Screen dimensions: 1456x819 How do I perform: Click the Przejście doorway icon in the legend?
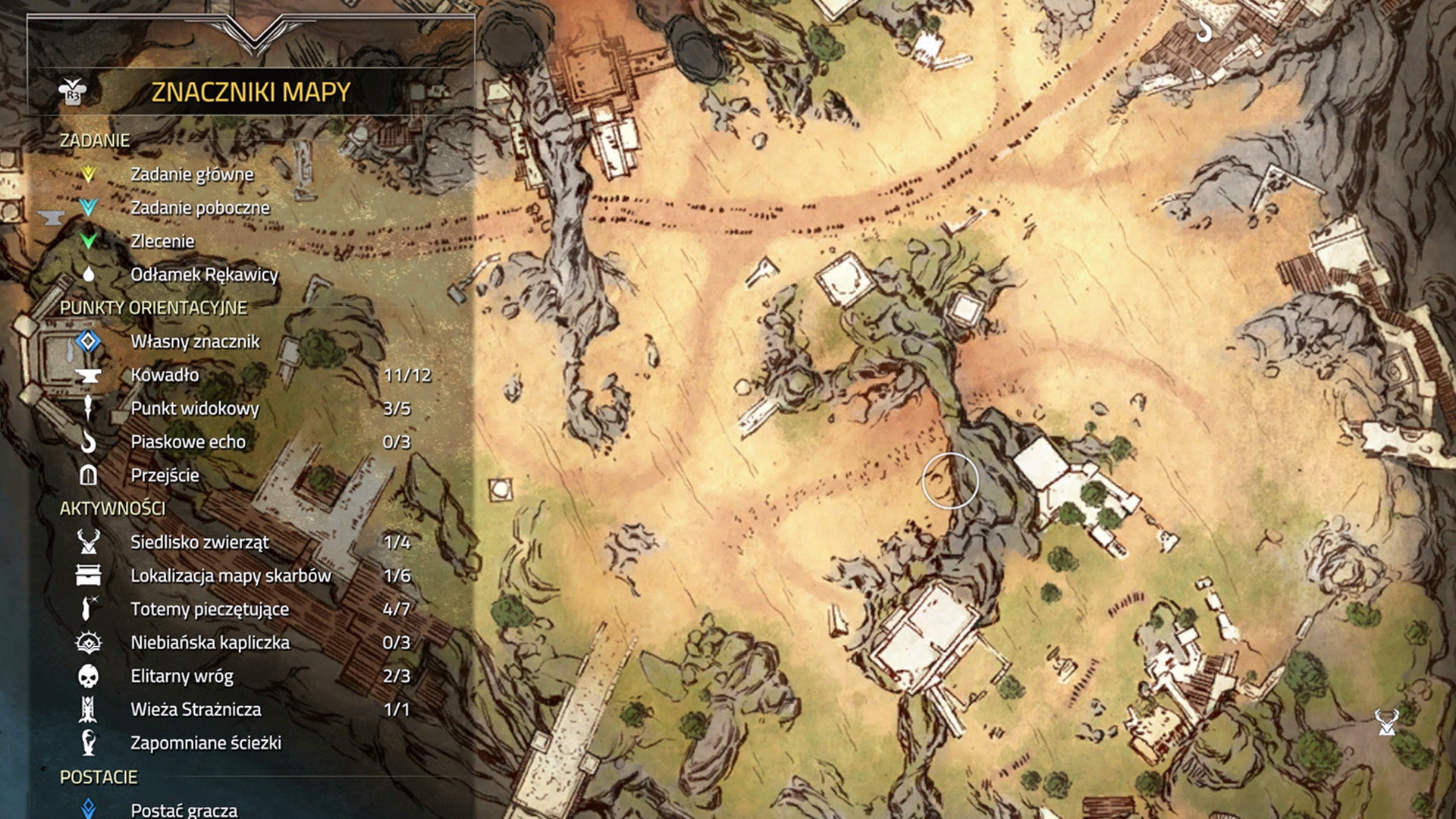pos(89,475)
